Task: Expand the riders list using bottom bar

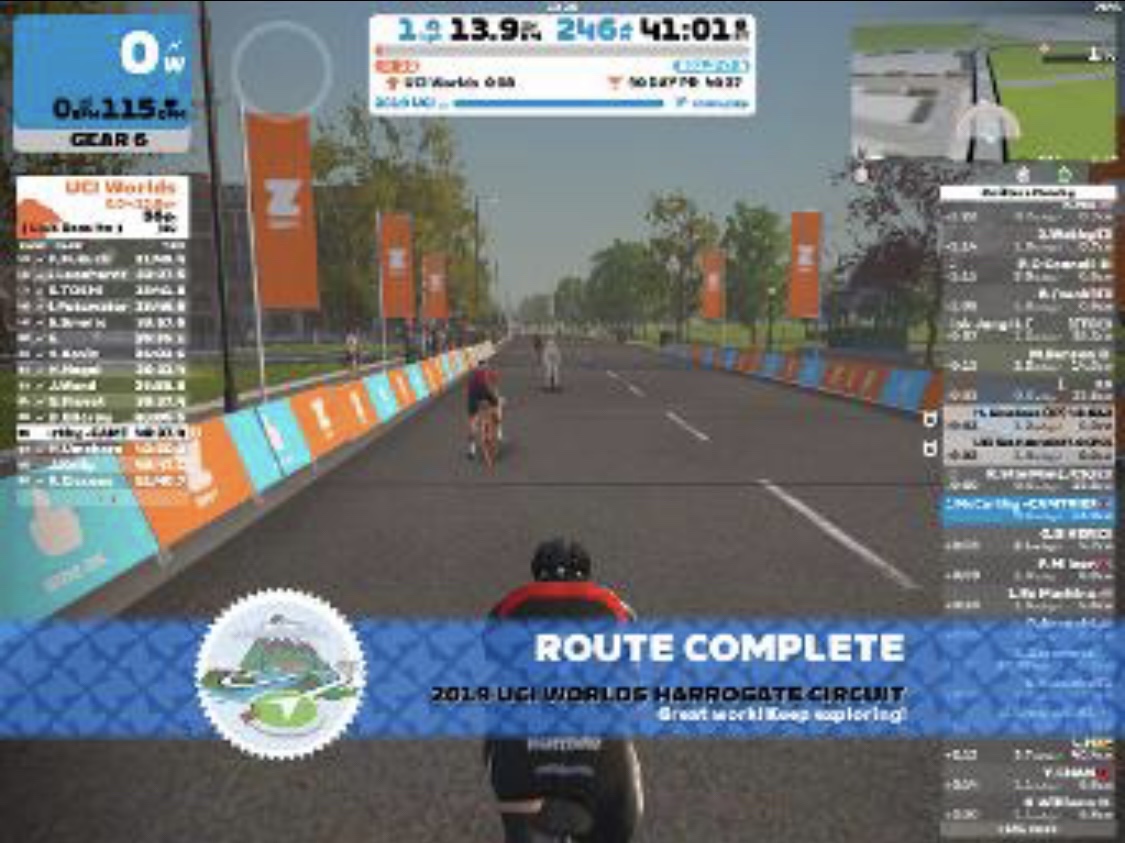Action: [x=1027, y=829]
